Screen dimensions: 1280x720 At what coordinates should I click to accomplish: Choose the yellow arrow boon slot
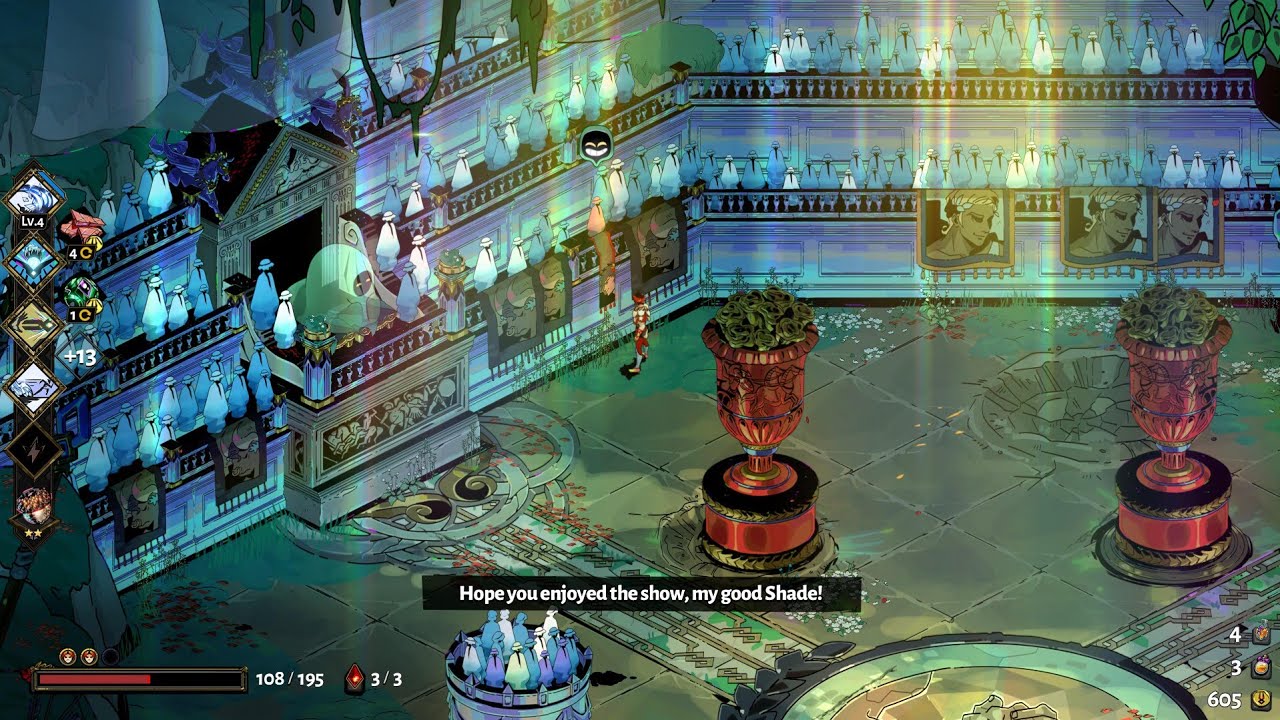pyautogui.click(x=35, y=324)
